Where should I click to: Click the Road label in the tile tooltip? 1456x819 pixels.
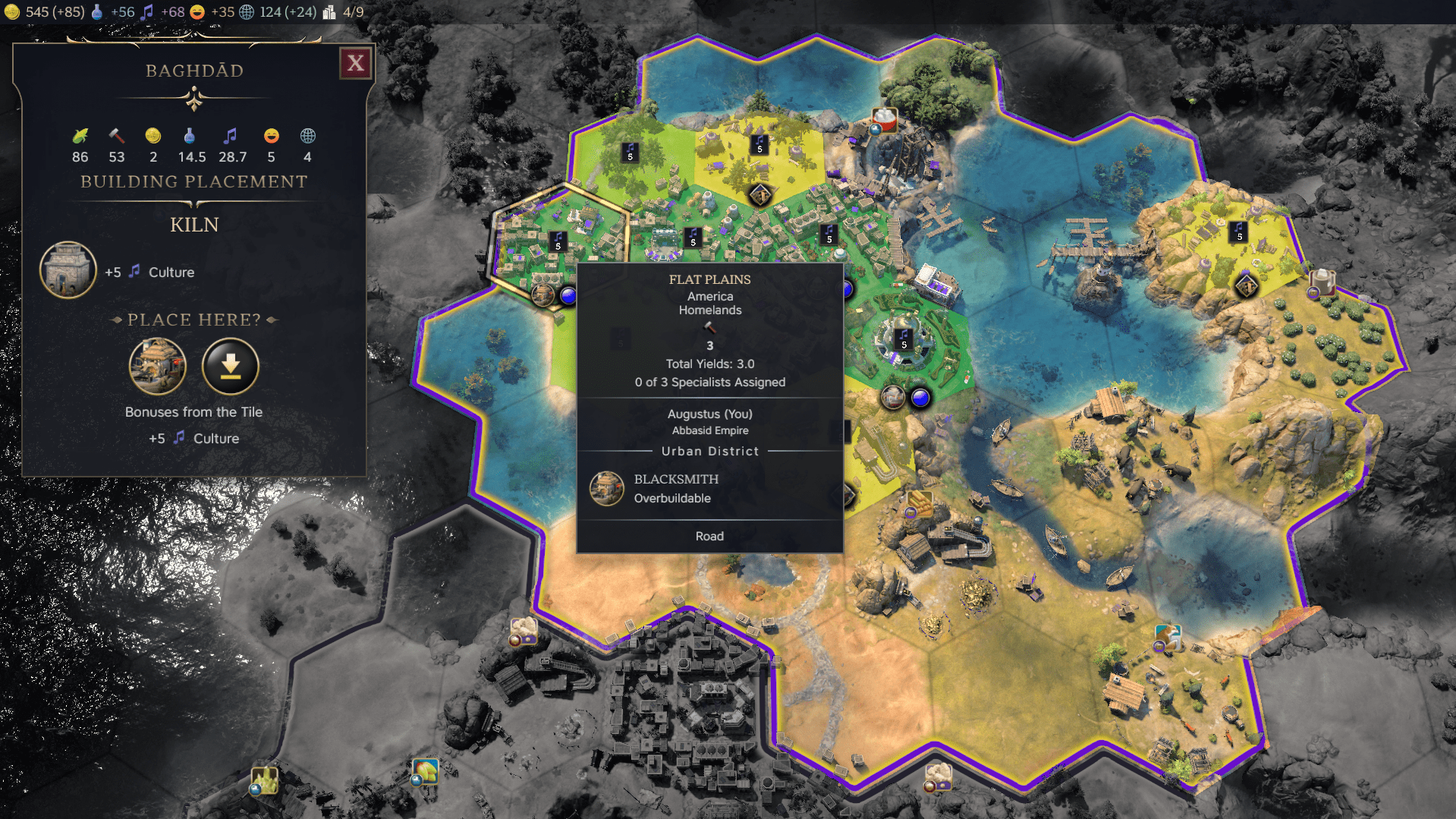point(709,536)
